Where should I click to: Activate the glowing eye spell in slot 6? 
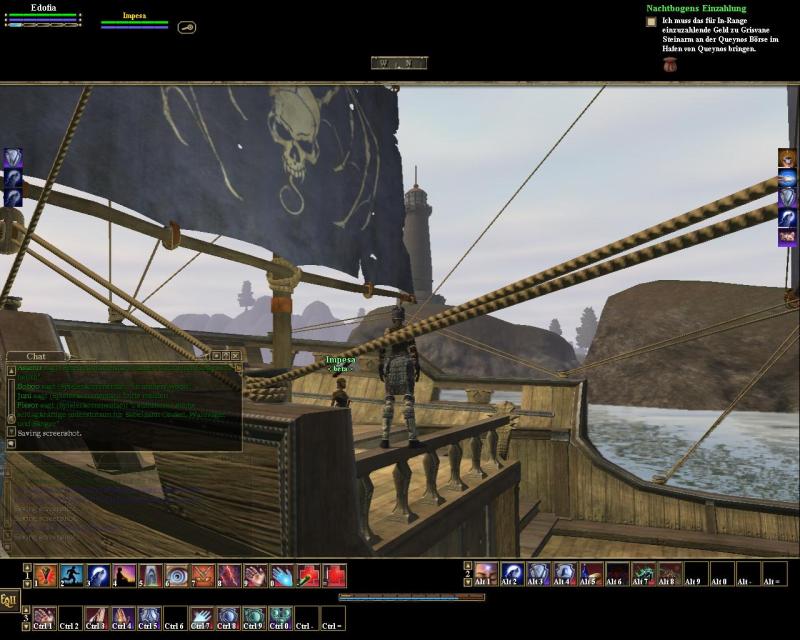click(177, 575)
